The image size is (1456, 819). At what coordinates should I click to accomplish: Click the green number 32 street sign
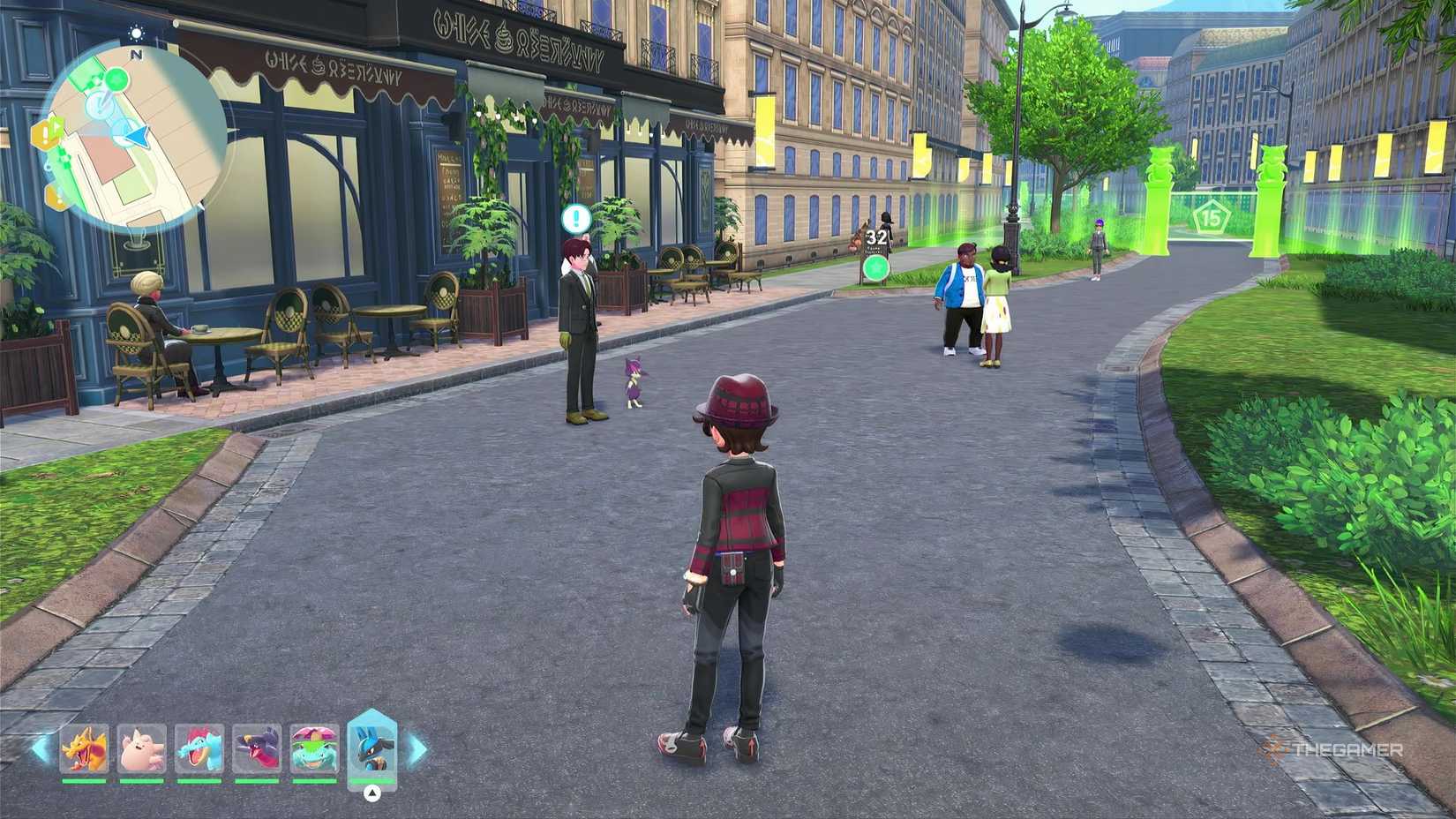[876, 236]
